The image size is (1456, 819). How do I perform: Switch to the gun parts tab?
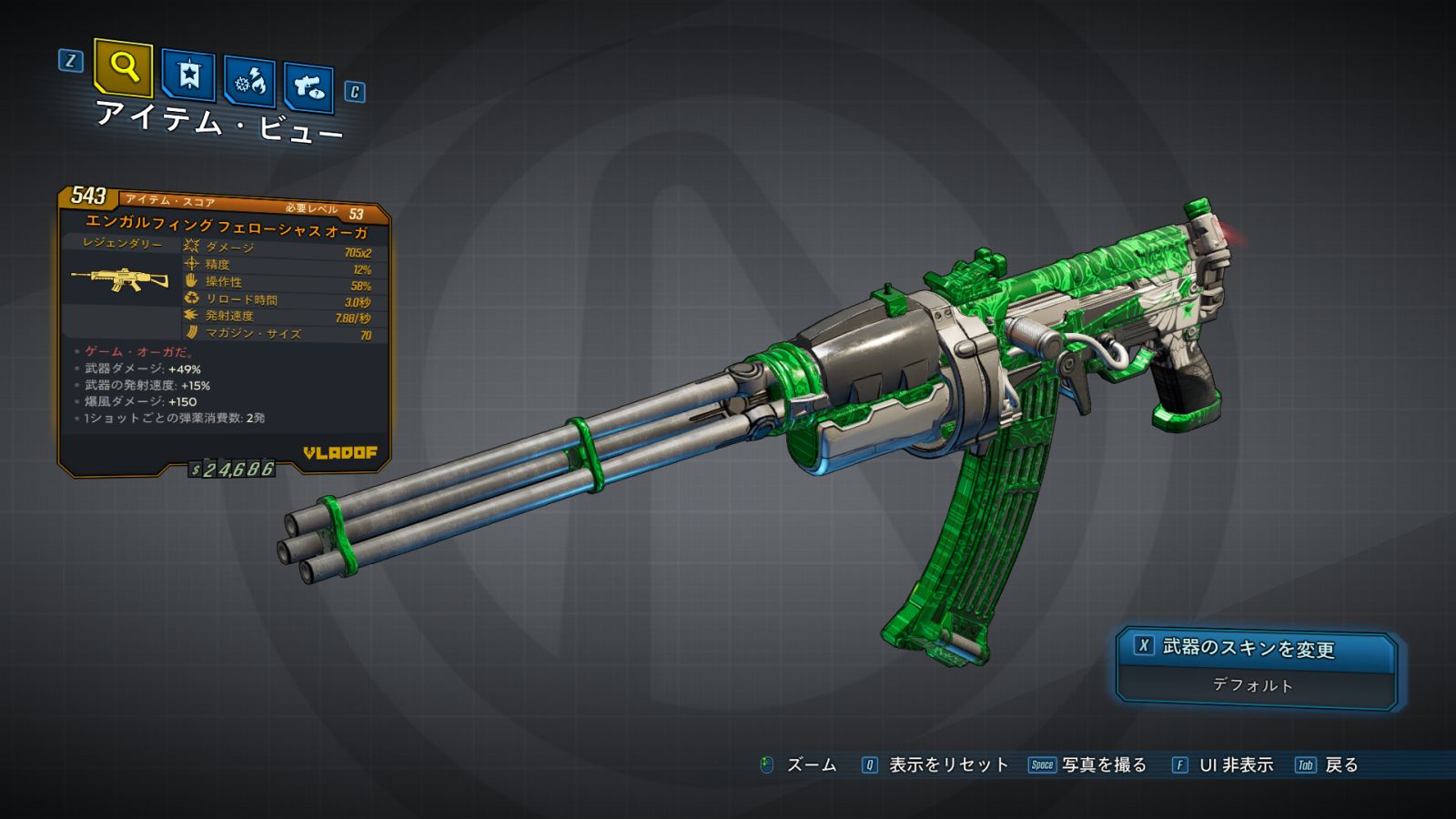308,87
